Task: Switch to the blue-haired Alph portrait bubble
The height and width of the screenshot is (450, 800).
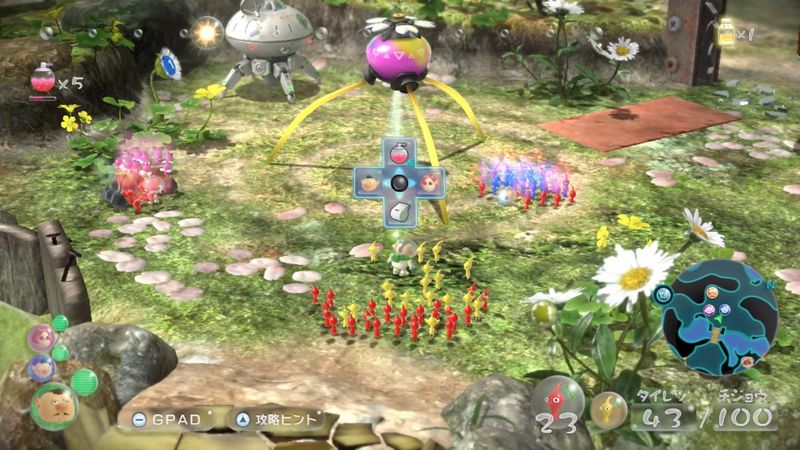Action: point(42,367)
